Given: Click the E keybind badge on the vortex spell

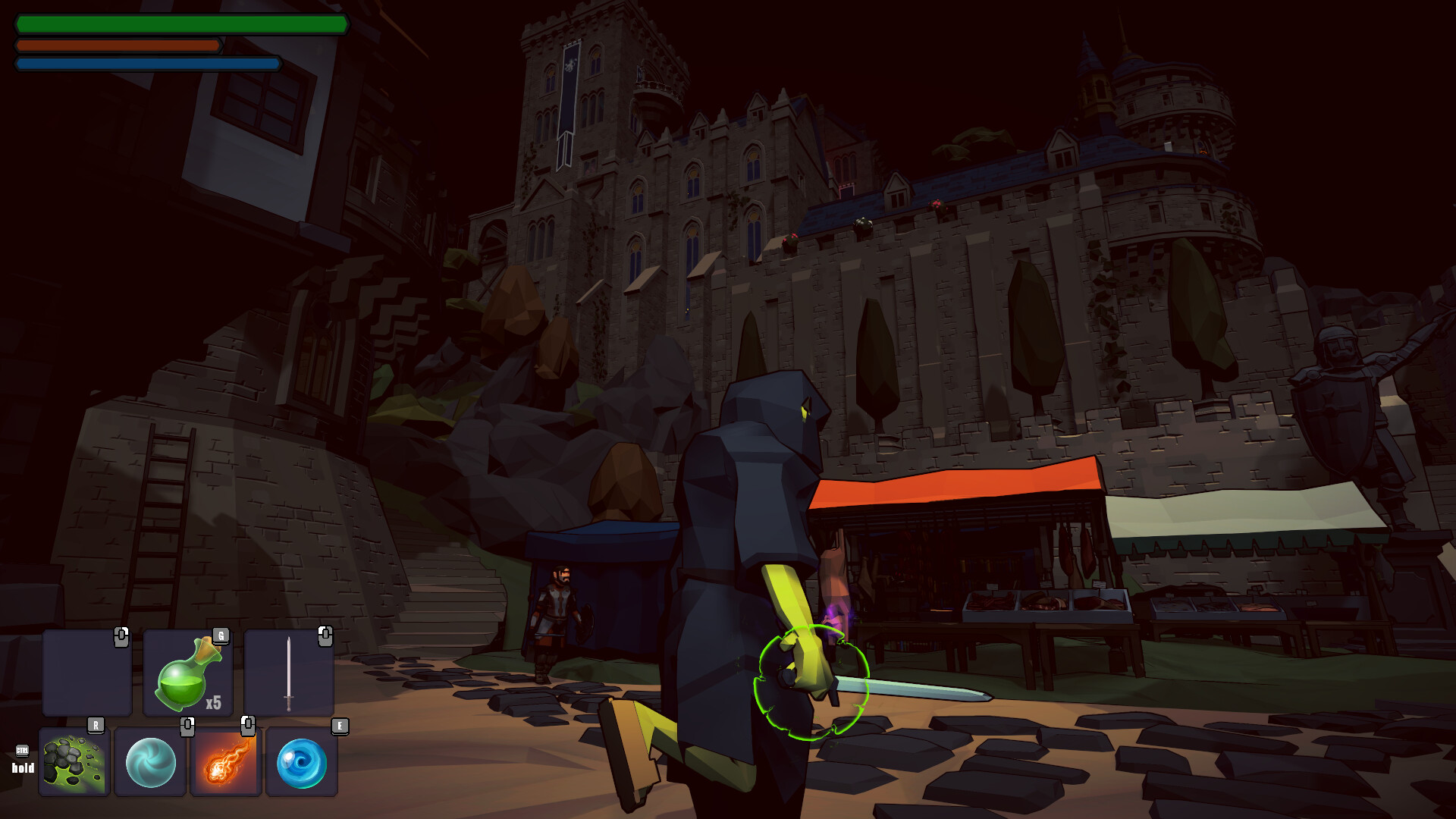Looking at the screenshot, I should tap(338, 726).
